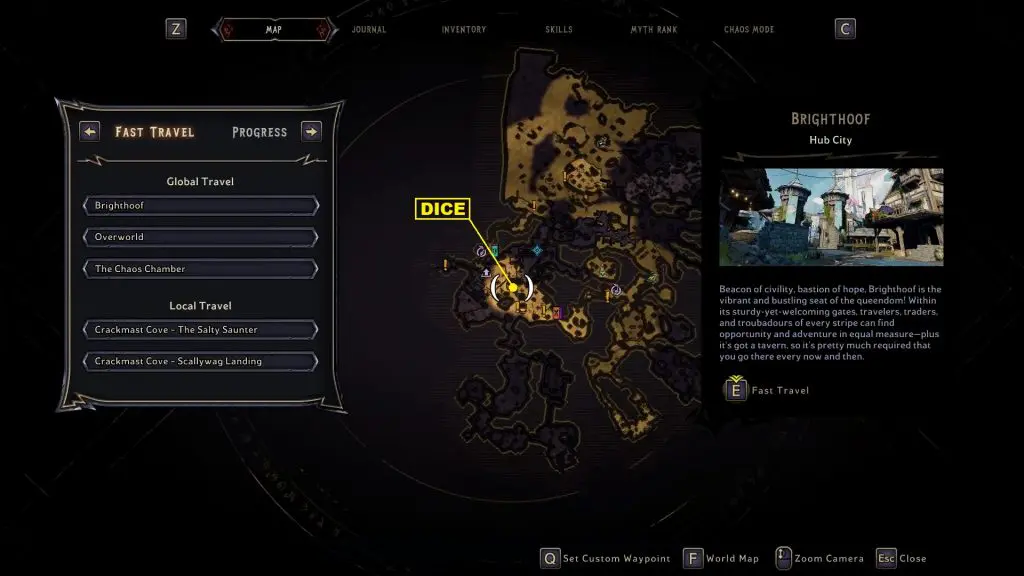1024x576 pixels.
Task: Open the World Map view
Action: [721, 558]
